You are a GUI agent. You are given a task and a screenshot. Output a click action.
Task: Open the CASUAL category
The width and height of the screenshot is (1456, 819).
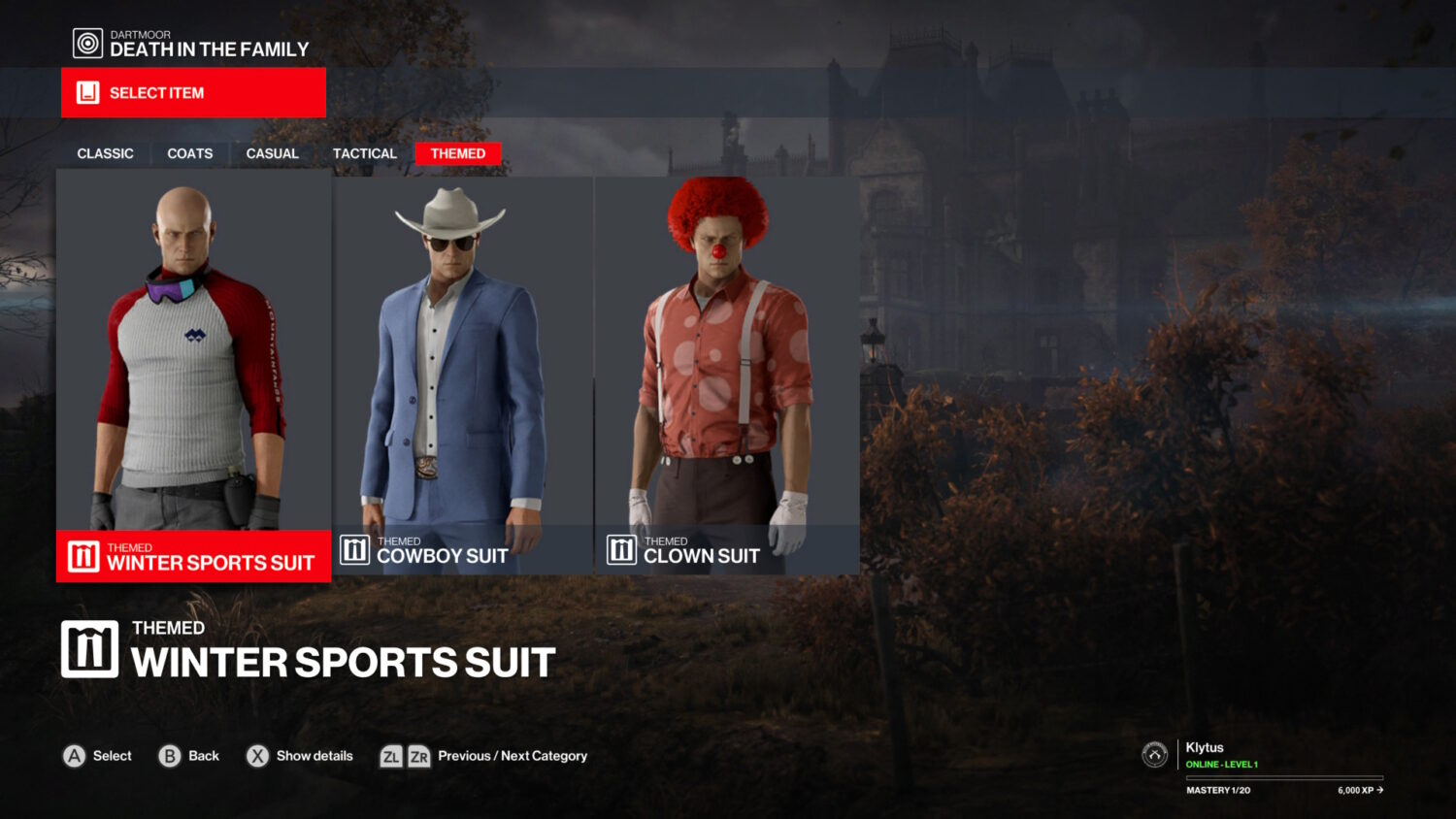[272, 153]
